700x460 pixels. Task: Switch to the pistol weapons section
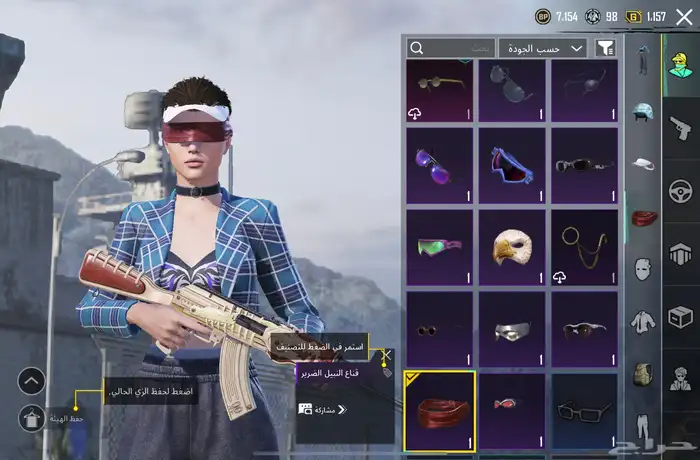tap(681, 126)
